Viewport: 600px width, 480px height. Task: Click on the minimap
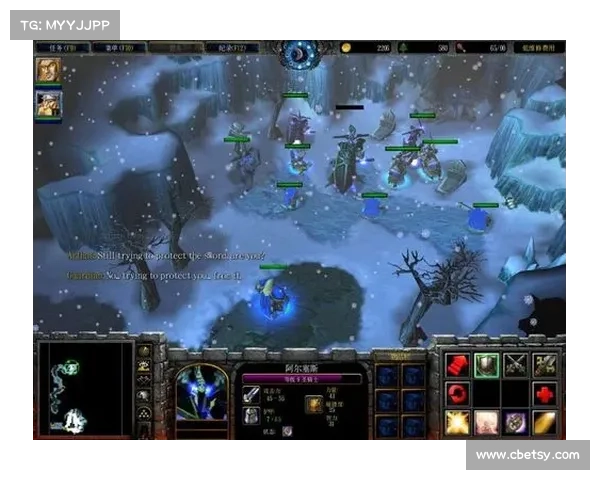(84, 388)
